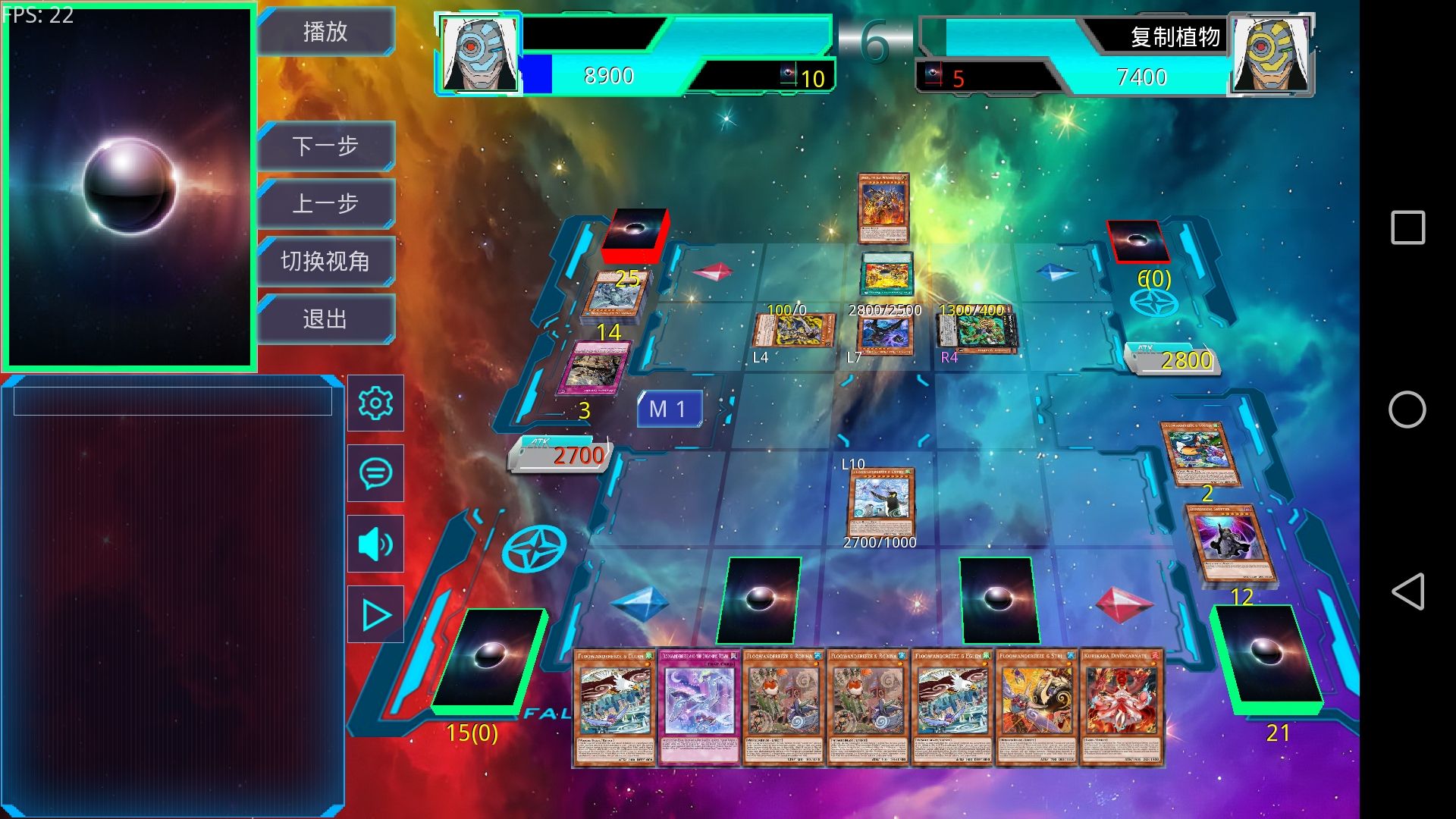Open settings with the gear icon
This screenshot has width=1456, height=819.
click(x=375, y=403)
